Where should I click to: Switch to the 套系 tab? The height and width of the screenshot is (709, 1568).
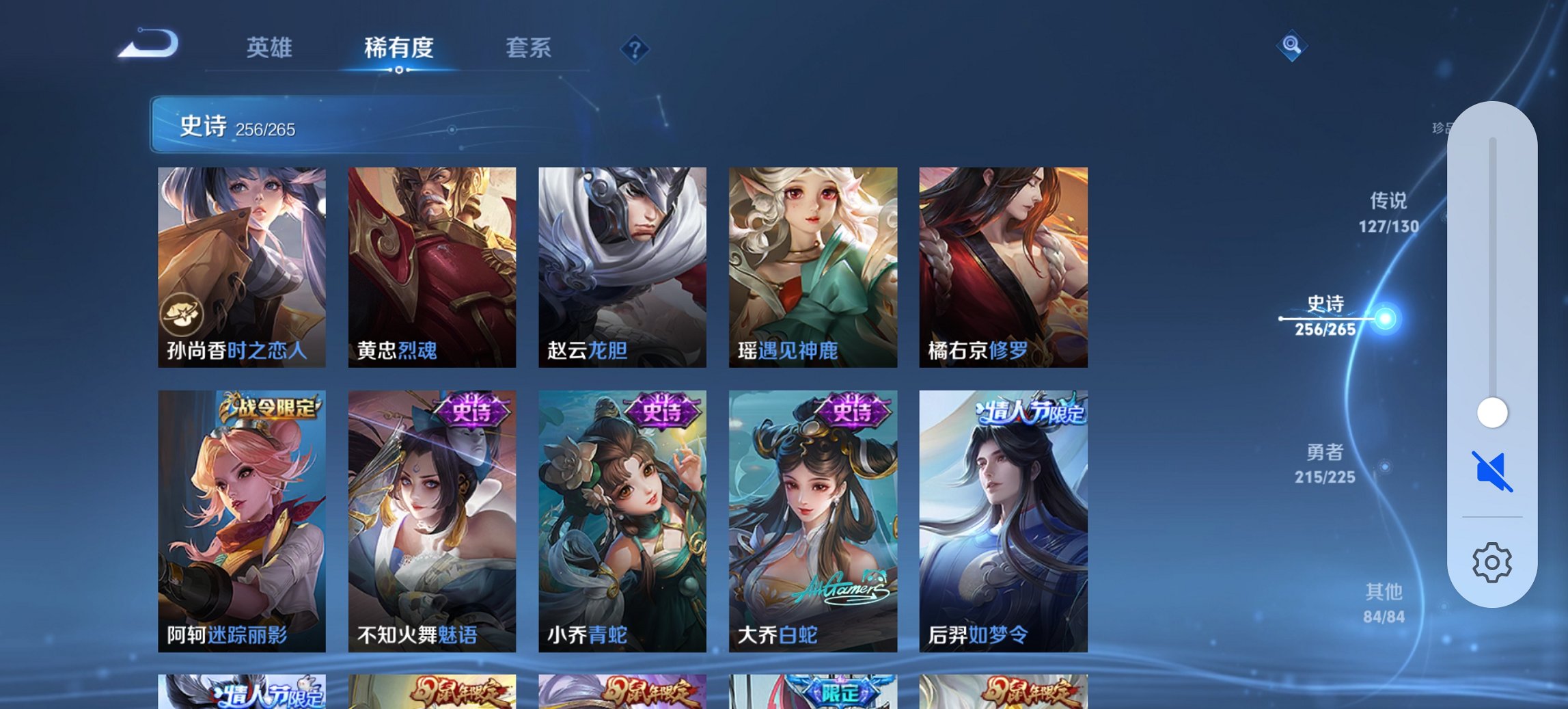pos(529,49)
